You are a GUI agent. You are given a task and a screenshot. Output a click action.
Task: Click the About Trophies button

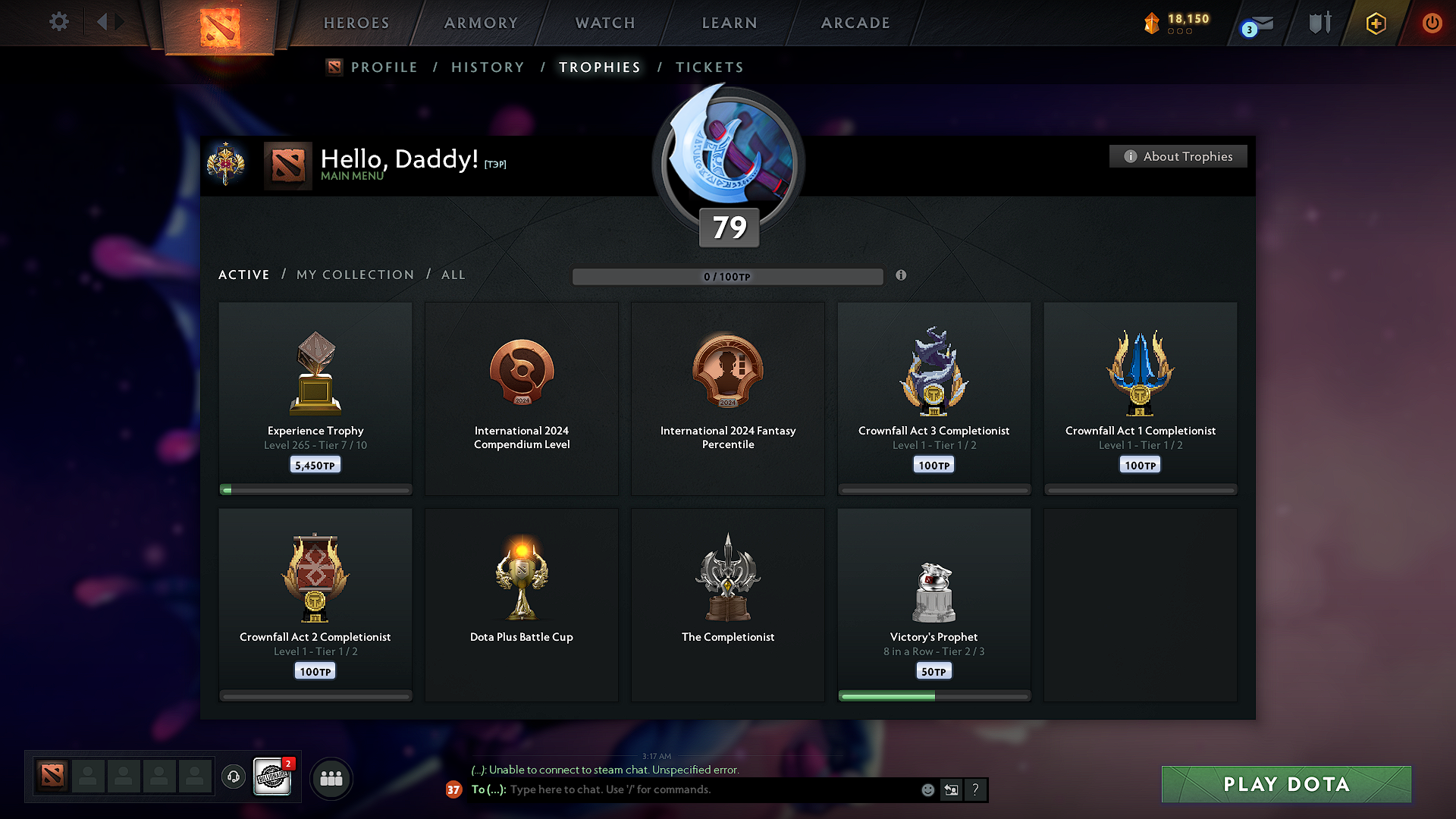click(x=1178, y=156)
